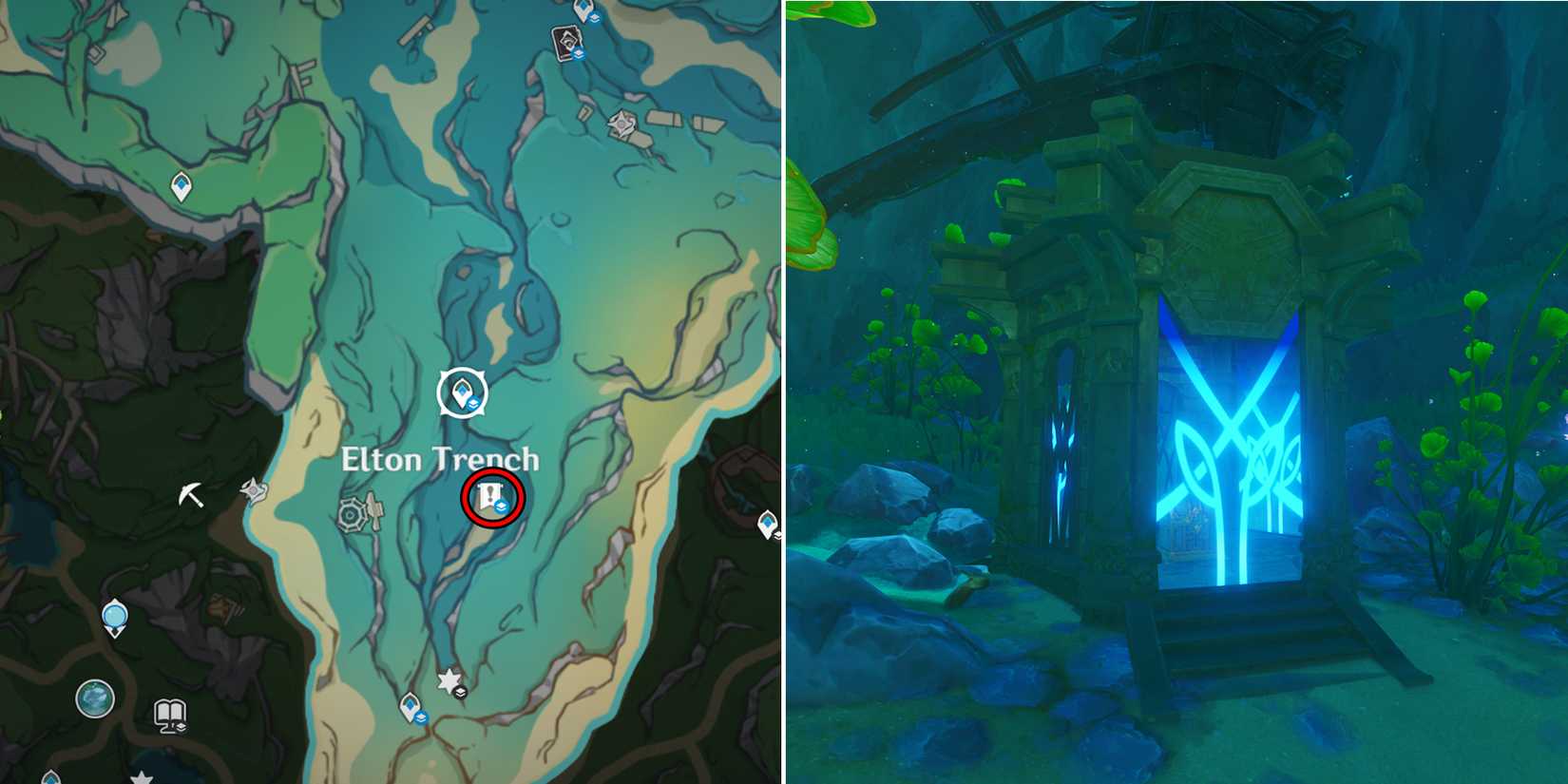1568x784 pixels.
Task: Click the teleport waypoint on the right map edge
Action: pyautogui.click(x=768, y=525)
